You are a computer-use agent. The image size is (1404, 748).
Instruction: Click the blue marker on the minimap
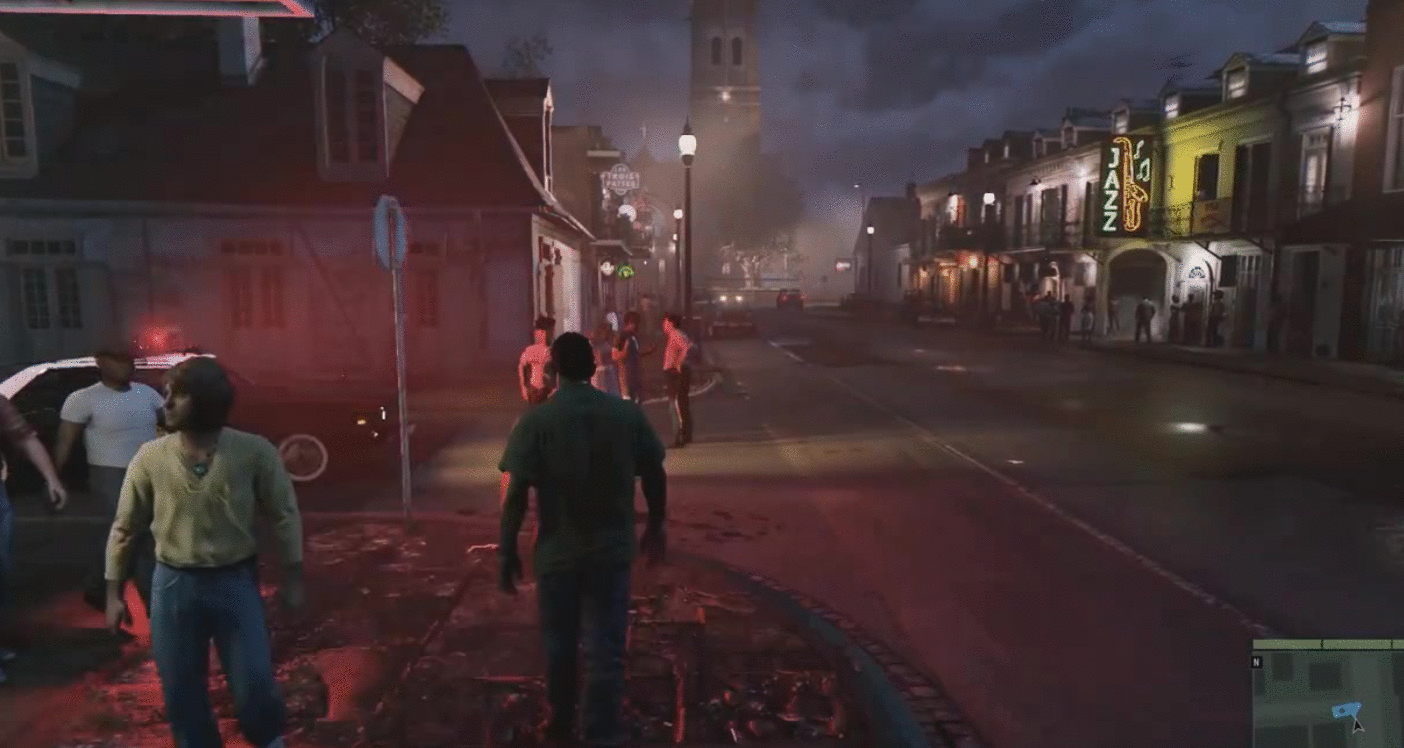pyautogui.click(x=1345, y=711)
